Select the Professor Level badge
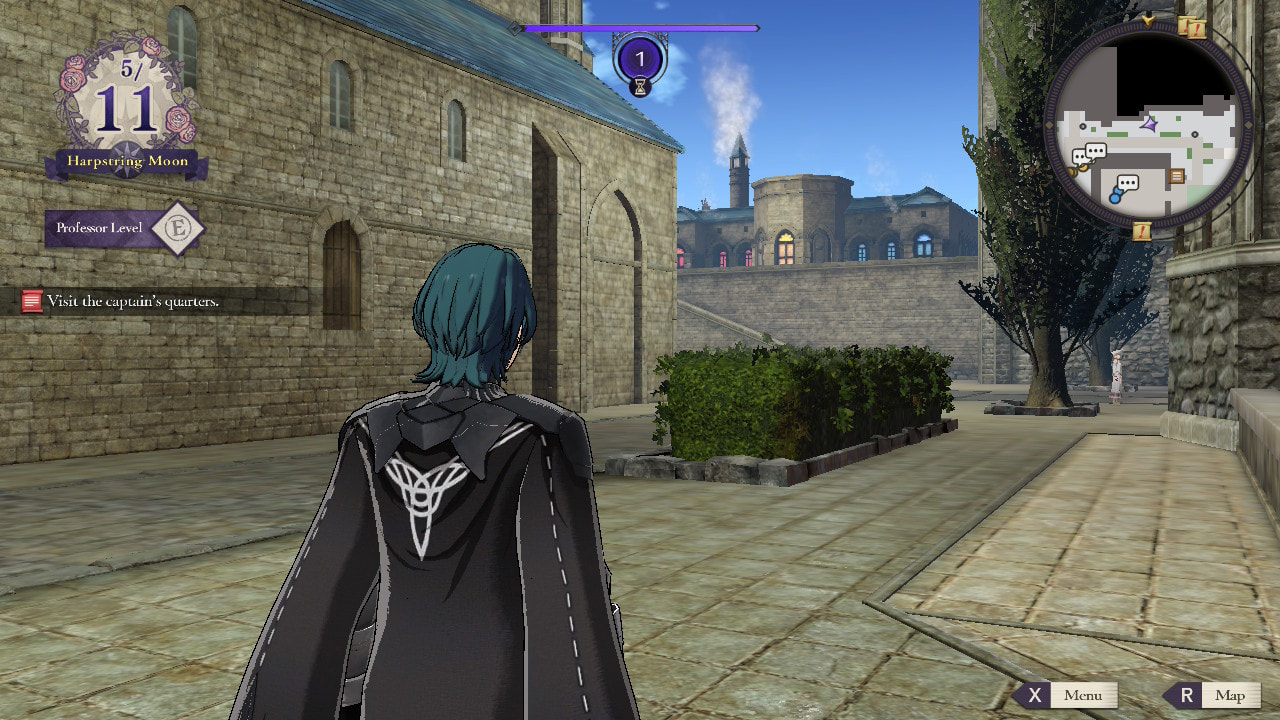The image size is (1280, 720). coord(126,229)
